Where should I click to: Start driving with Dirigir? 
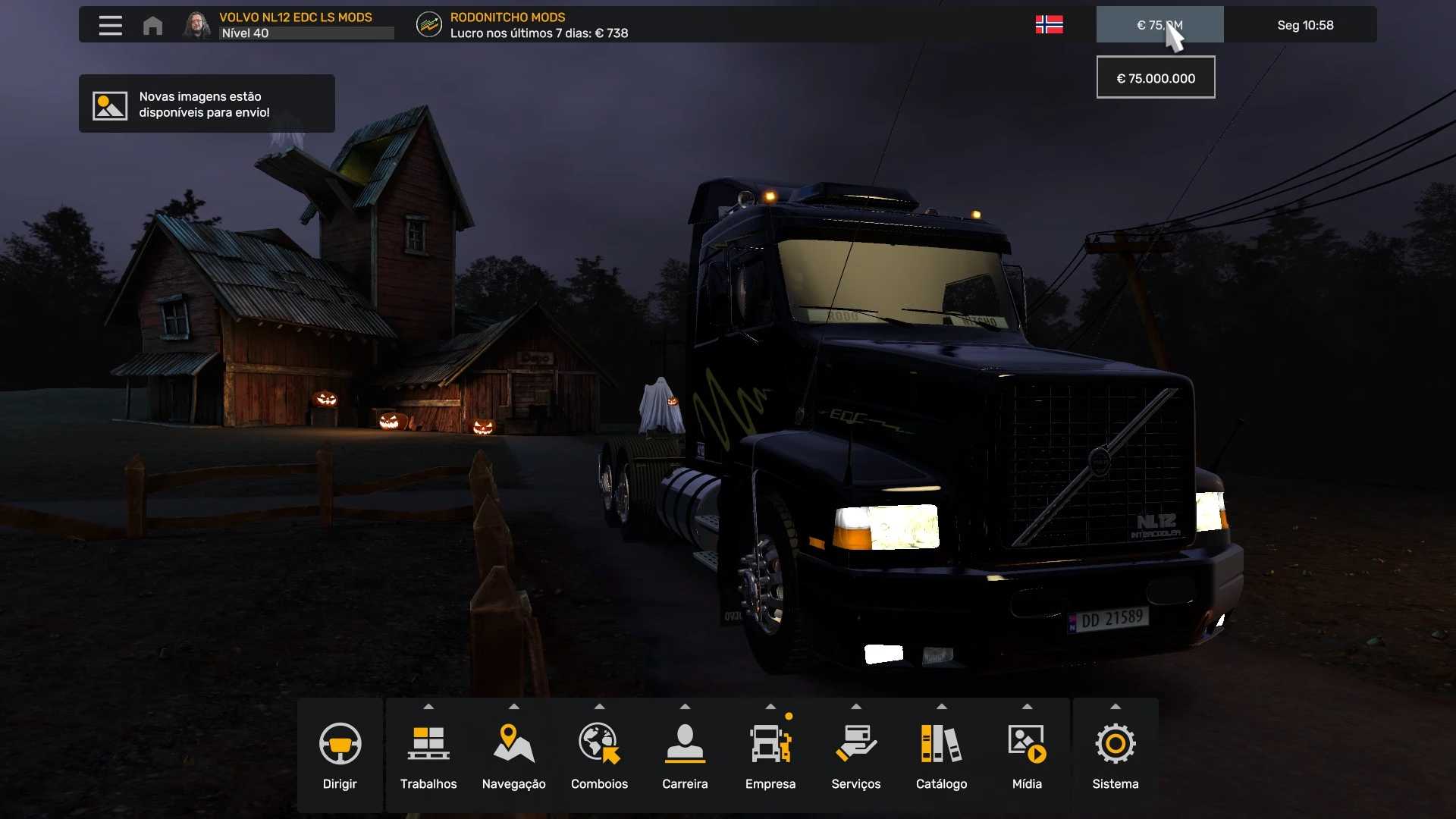[340, 755]
